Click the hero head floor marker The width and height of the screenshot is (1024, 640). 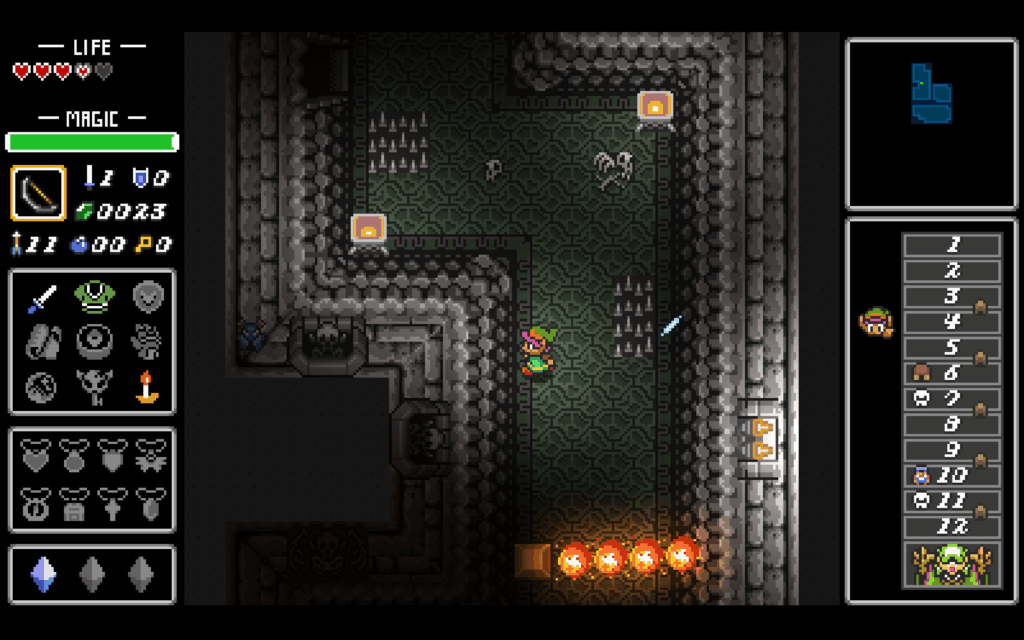click(x=875, y=321)
